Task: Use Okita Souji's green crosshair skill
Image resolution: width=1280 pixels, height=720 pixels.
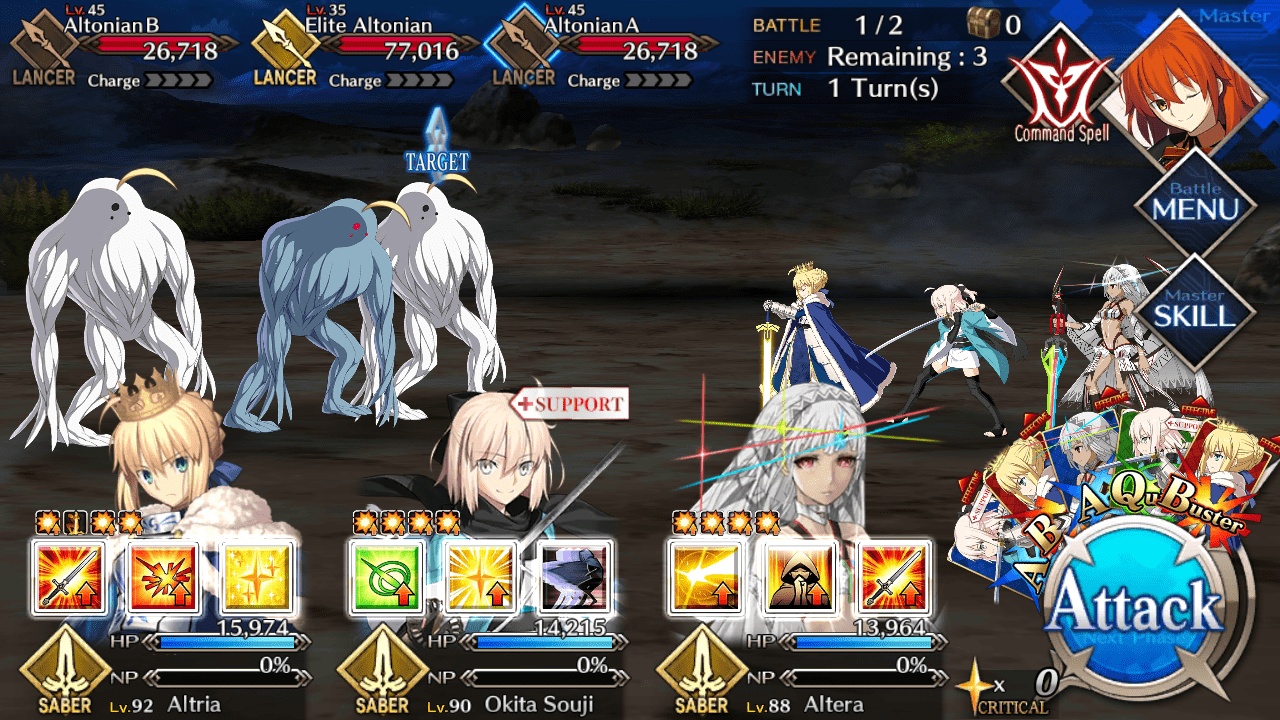Action: tap(385, 578)
